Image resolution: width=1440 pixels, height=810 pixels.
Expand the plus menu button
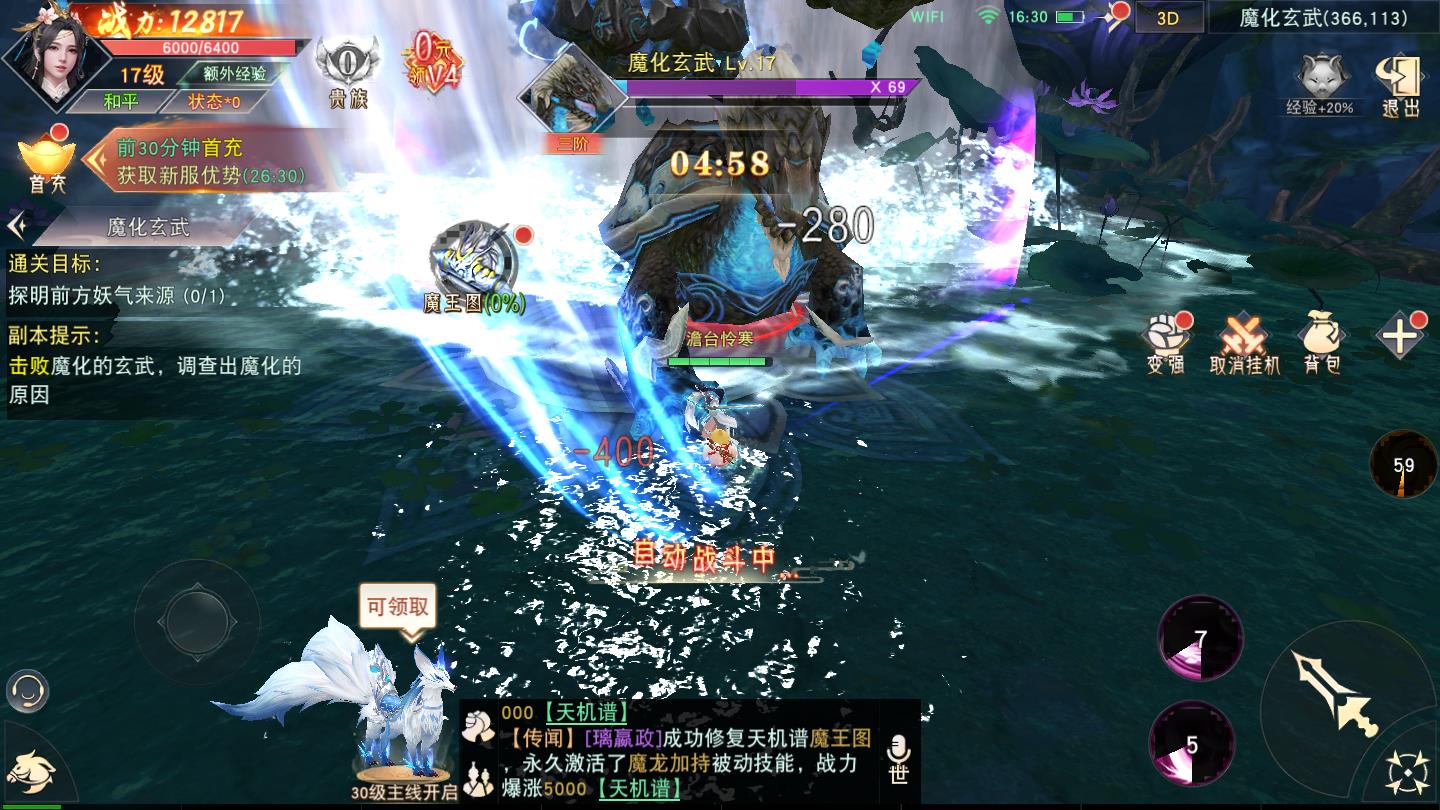coord(1399,337)
